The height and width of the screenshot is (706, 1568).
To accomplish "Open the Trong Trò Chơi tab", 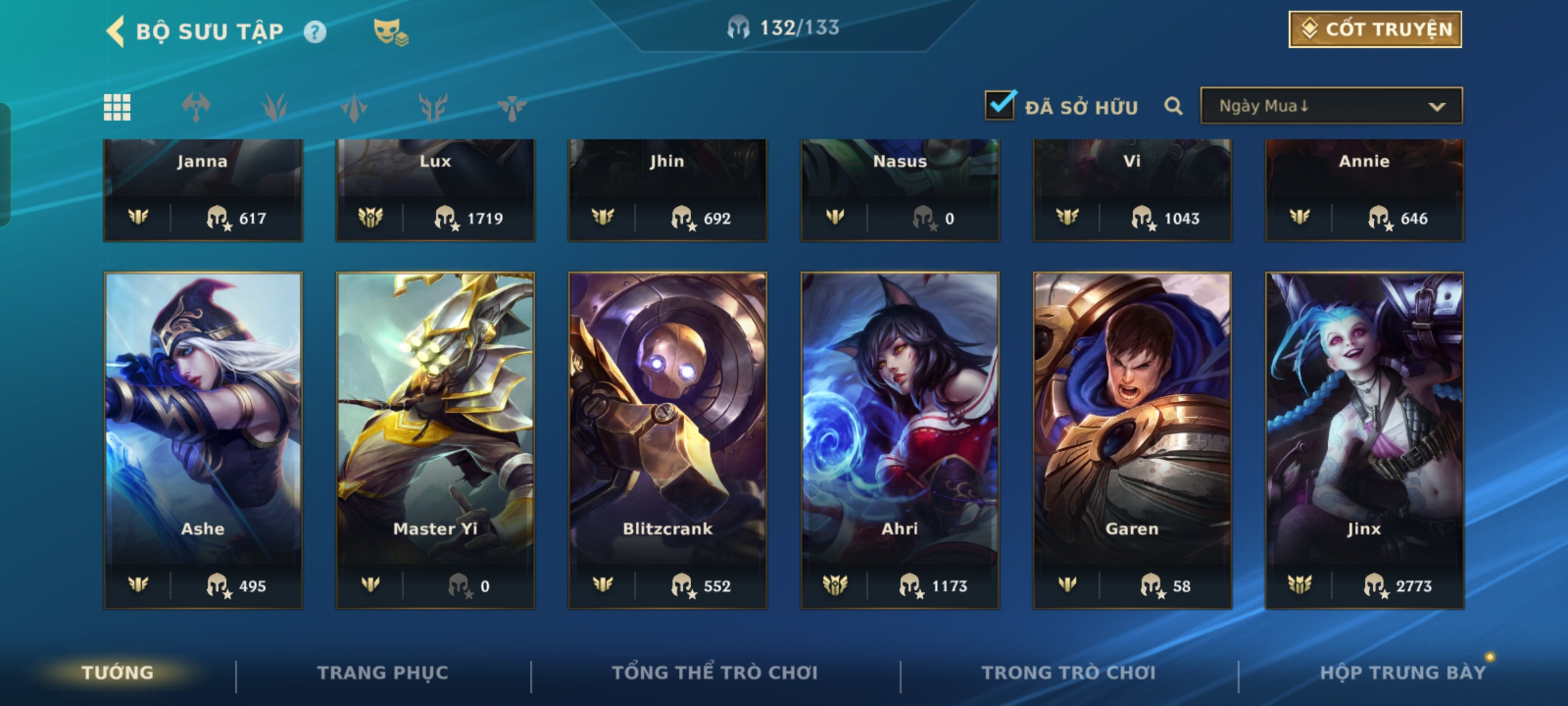I will (x=1069, y=673).
